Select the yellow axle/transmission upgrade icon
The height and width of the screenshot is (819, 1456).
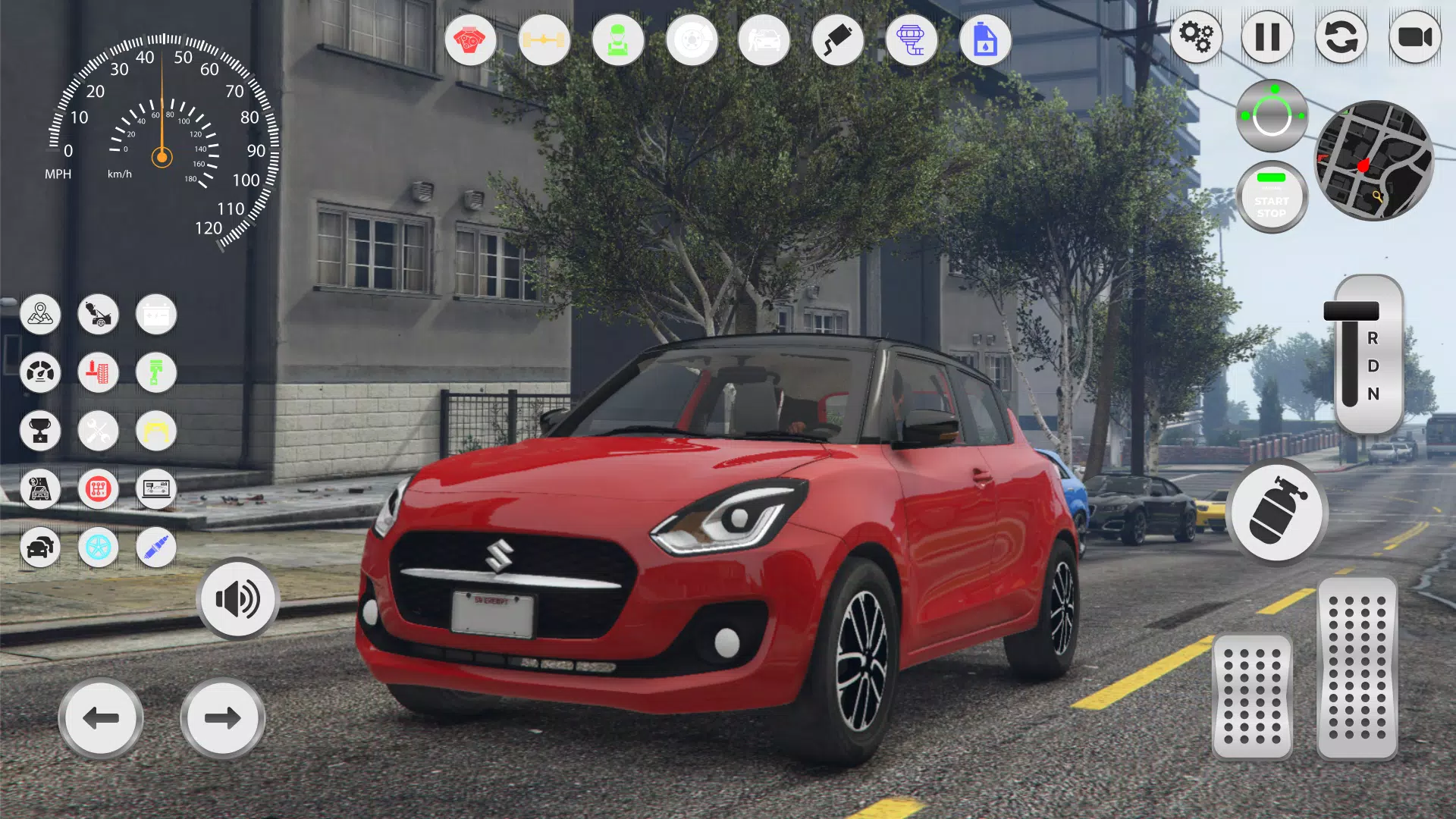coord(544,40)
